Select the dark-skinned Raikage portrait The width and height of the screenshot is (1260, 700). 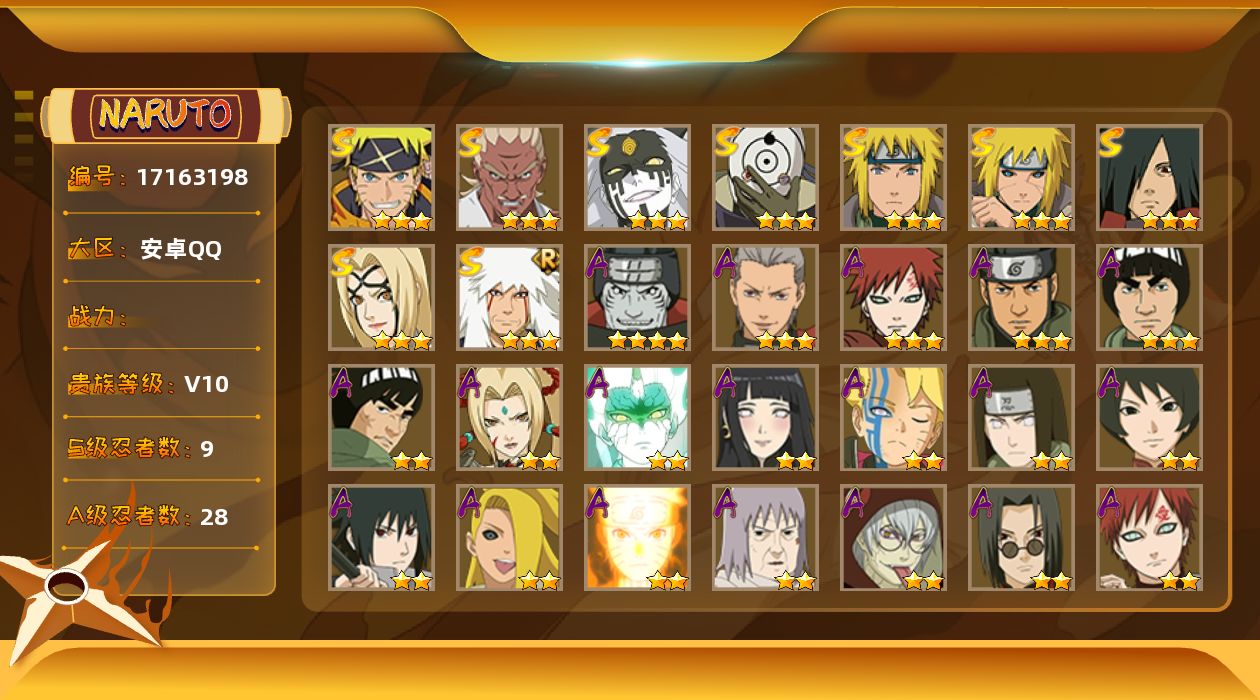coord(509,178)
